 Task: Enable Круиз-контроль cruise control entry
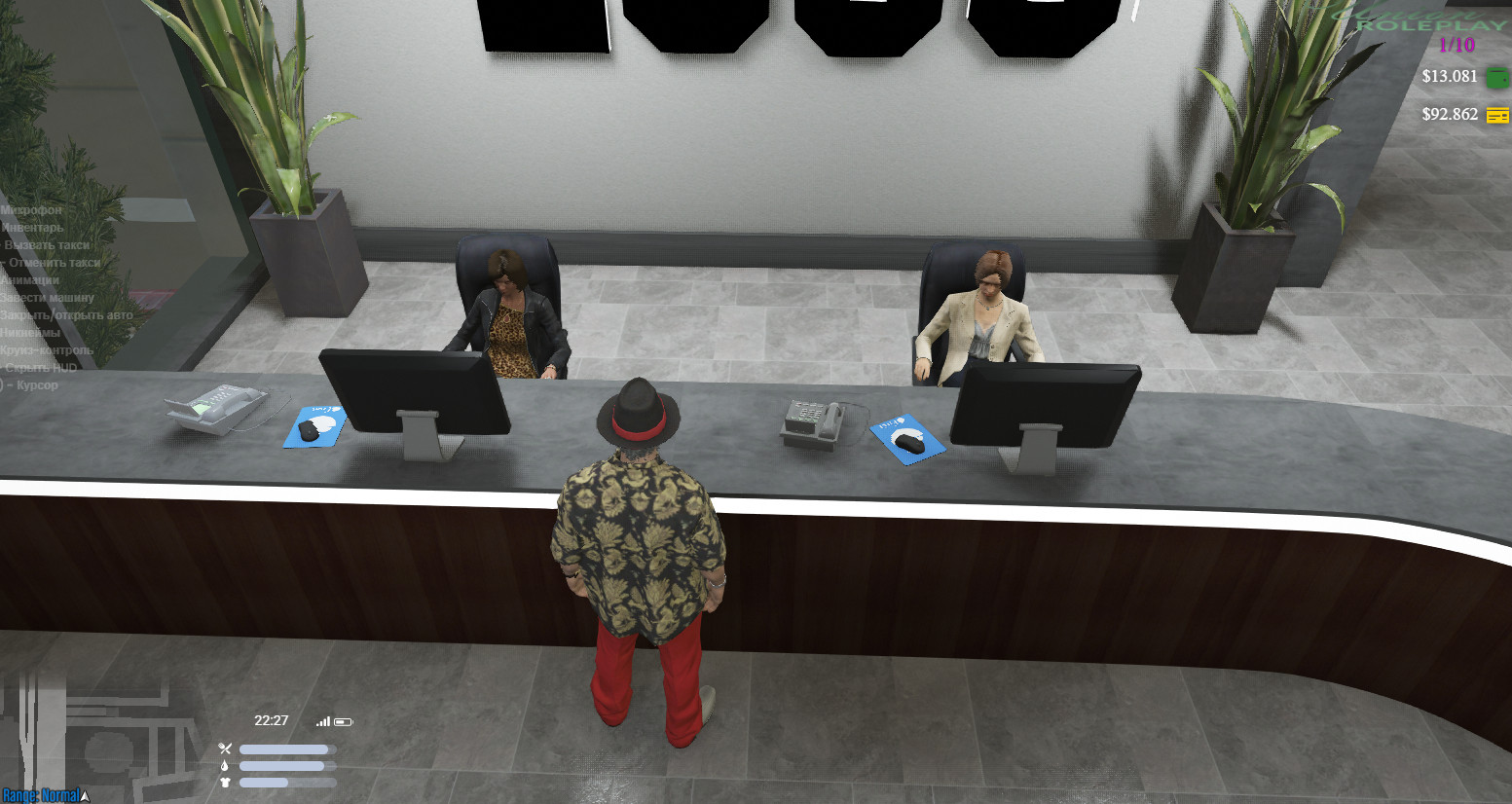(x=47, y=349)
